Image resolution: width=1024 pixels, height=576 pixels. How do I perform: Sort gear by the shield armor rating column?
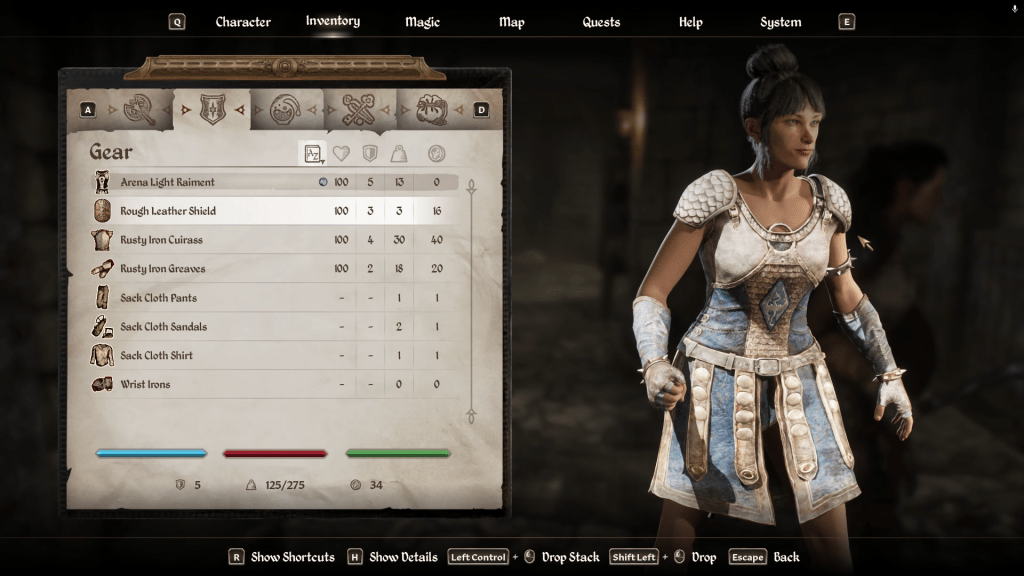370,153
